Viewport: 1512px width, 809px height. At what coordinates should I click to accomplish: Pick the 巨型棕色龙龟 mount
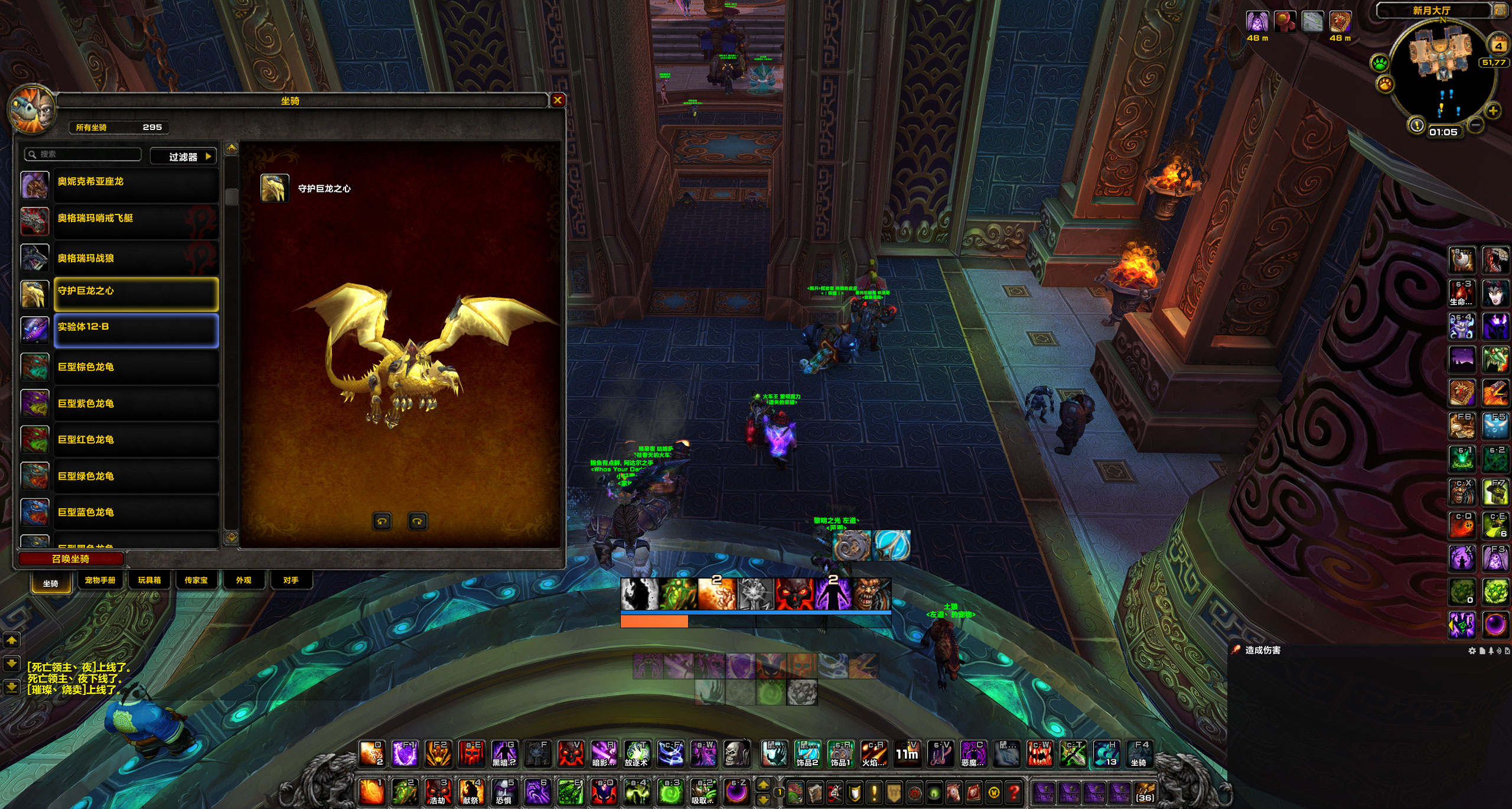[x=136, y=367]
